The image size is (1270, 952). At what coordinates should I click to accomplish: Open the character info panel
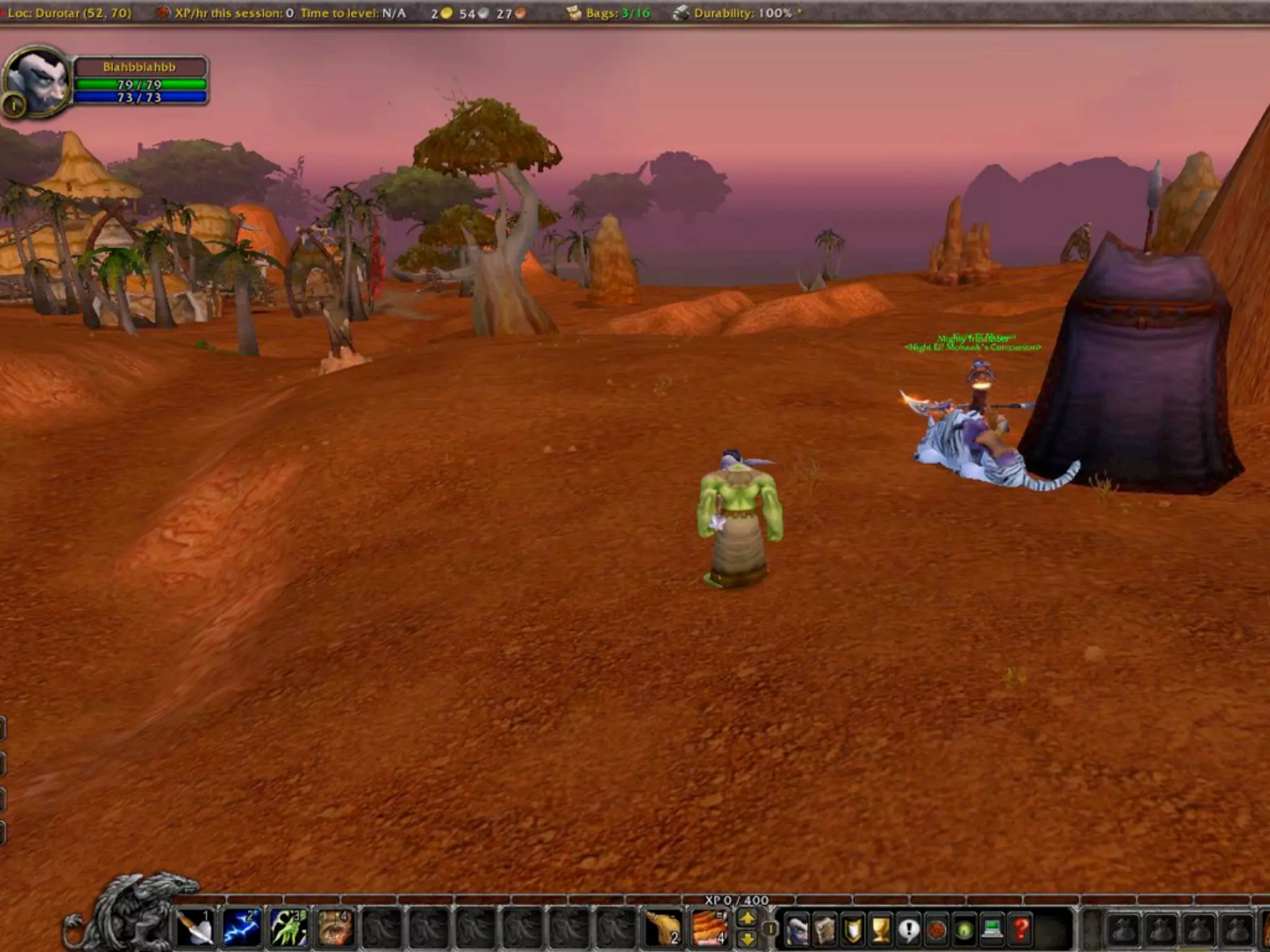tap(797, 930)
